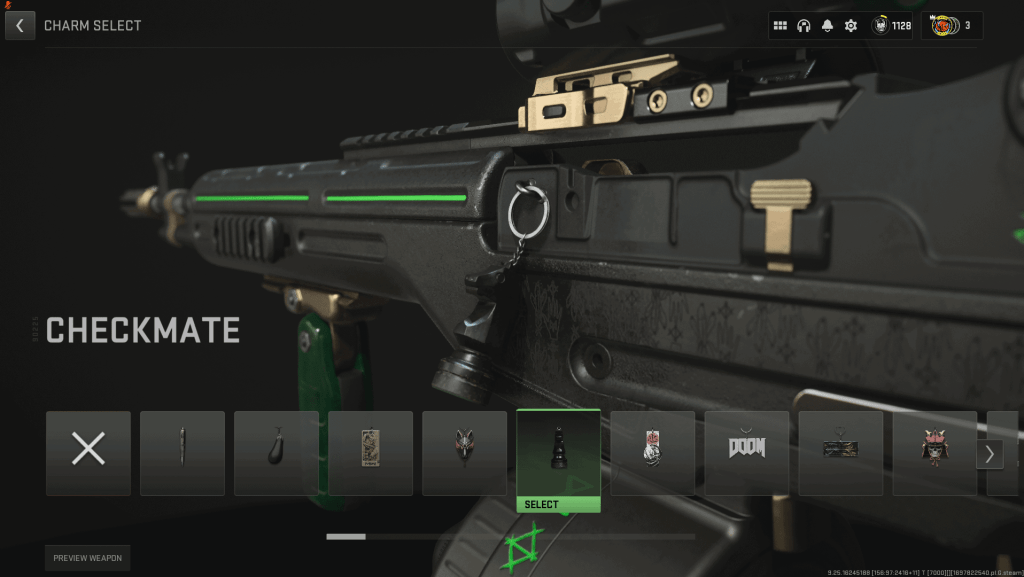Choose the DOOM logo charm
The width and height of the screenshot is (1024, 577).
click(747, 453)
